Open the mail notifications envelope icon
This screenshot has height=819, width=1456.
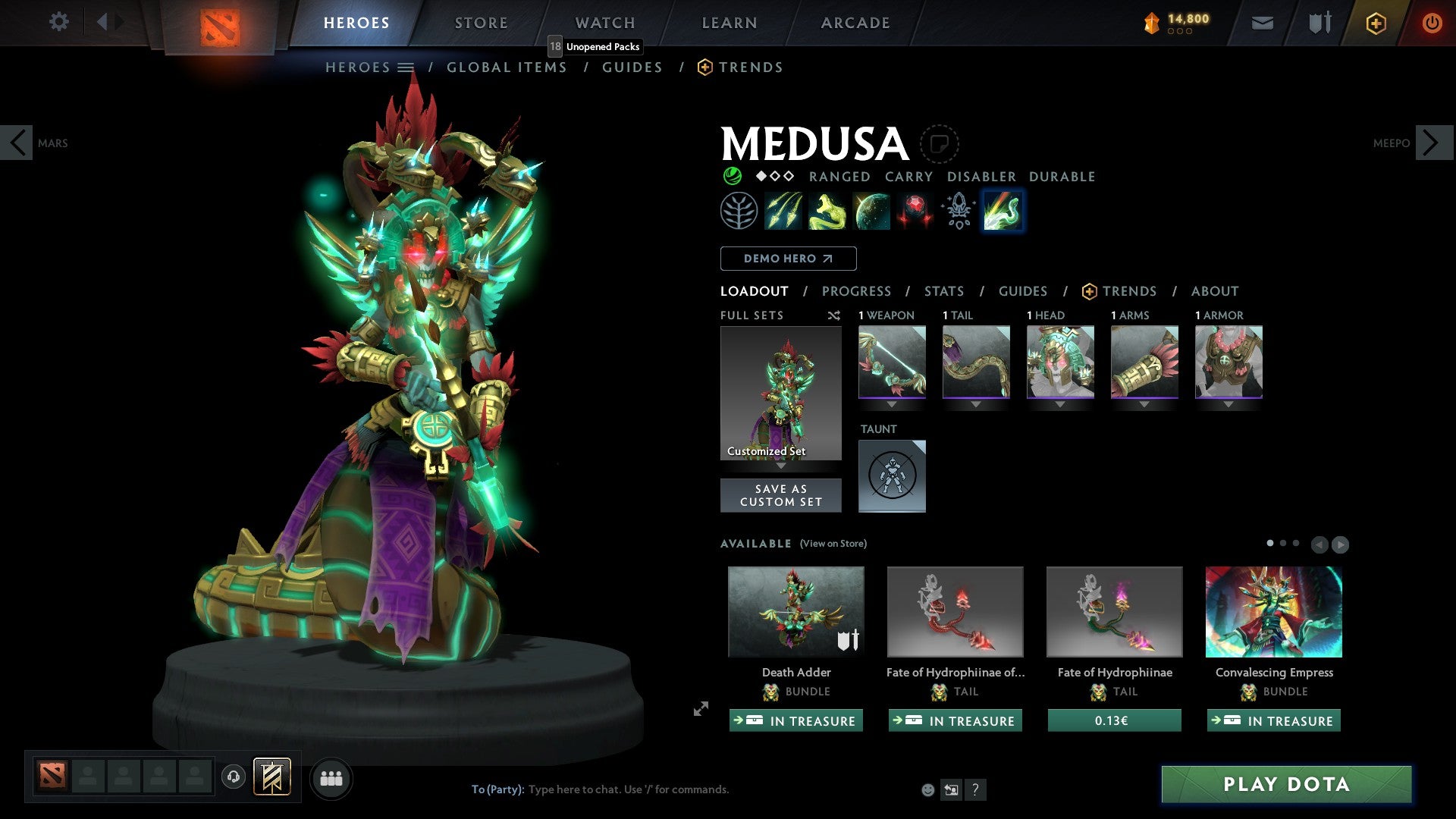[1262, 23]
